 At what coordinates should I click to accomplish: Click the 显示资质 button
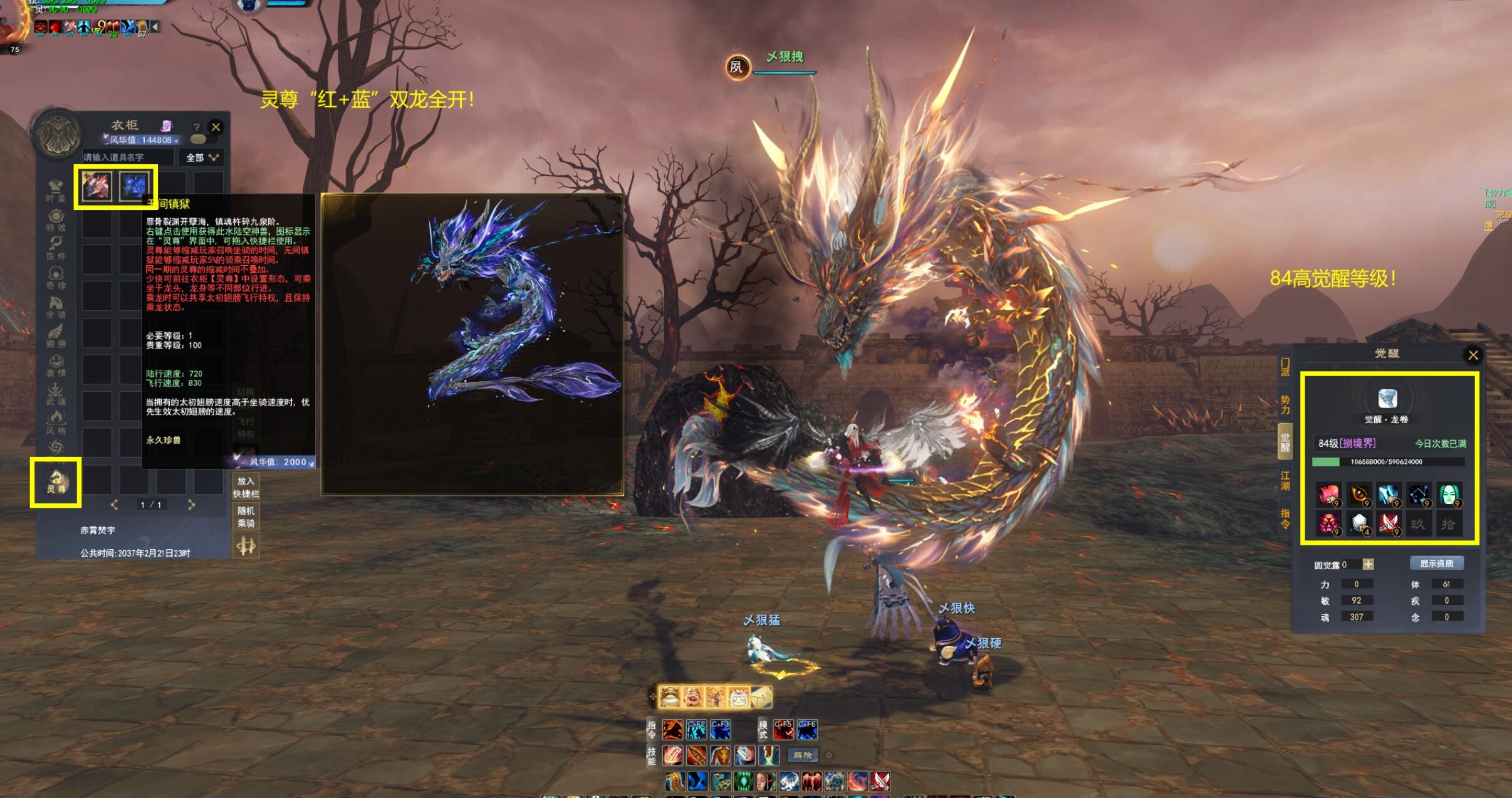1436,564
